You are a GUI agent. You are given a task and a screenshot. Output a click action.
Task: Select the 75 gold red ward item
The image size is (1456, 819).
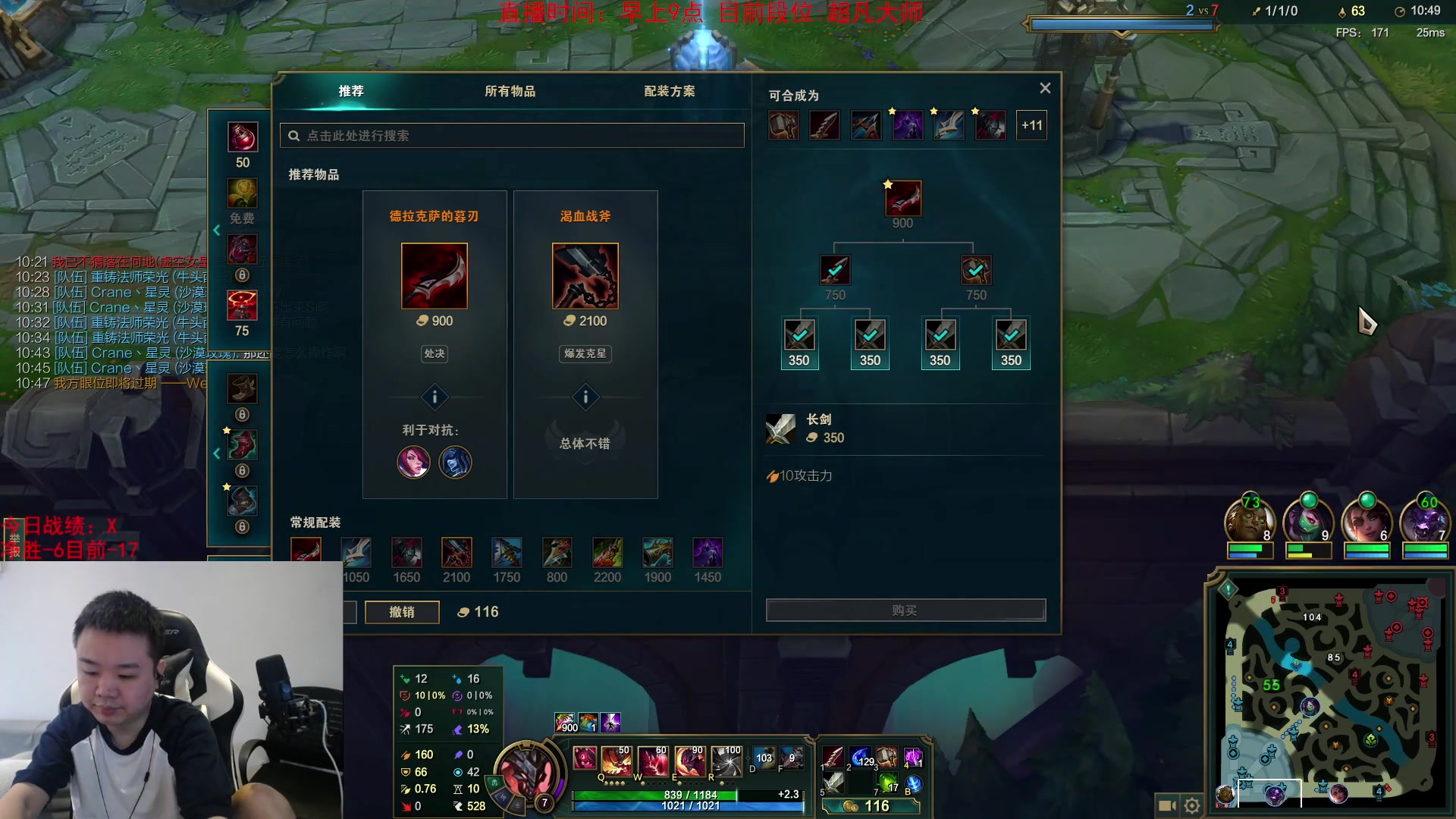pos(243,306)
